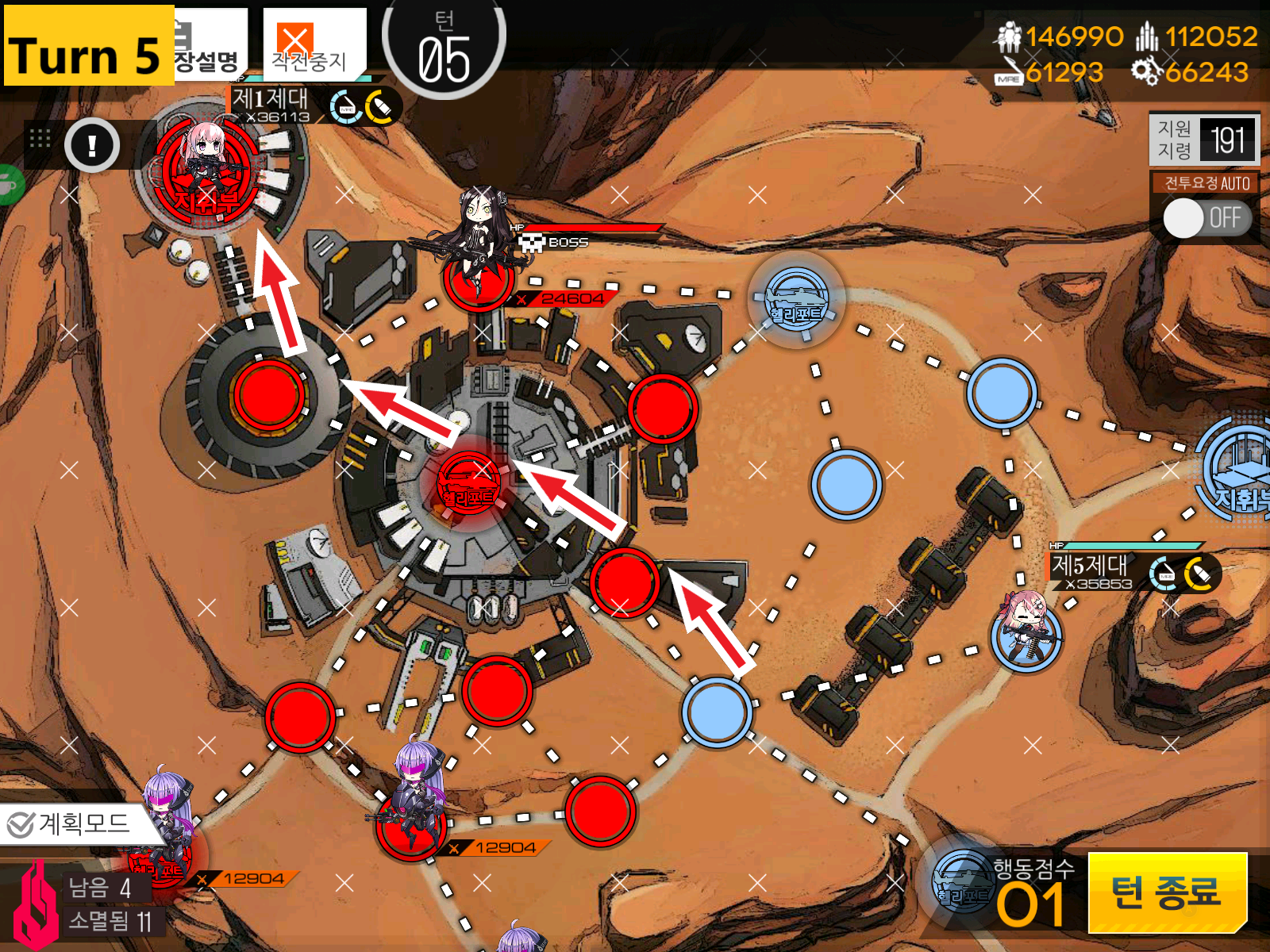Toggle the 전투요정 AUTO switch off position
Image resolution: width=1270 pixels, height=952 pixels.
pyautogui.click(x=1185, y=217)
